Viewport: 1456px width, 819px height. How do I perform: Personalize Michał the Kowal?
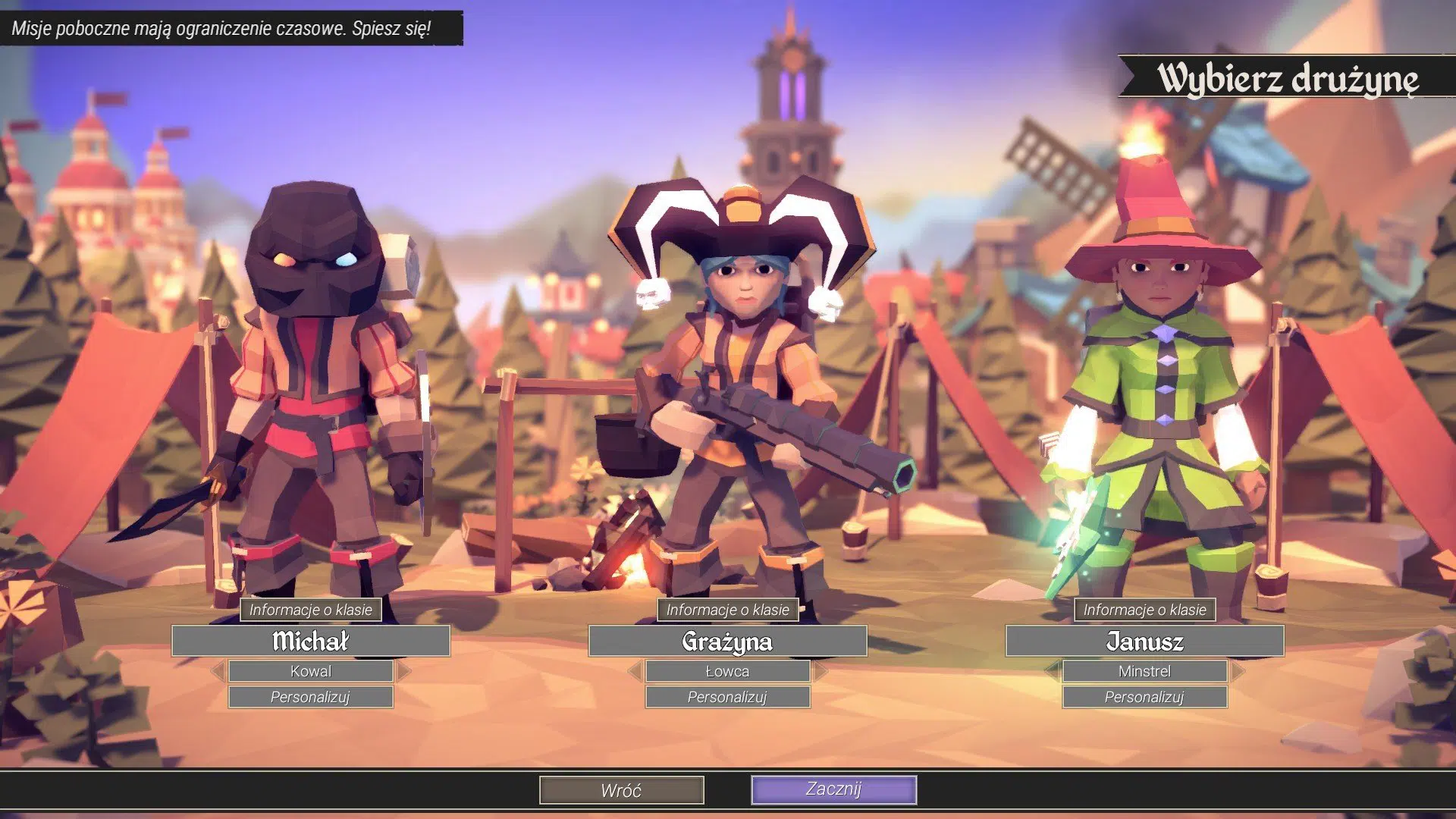[311, 697]
